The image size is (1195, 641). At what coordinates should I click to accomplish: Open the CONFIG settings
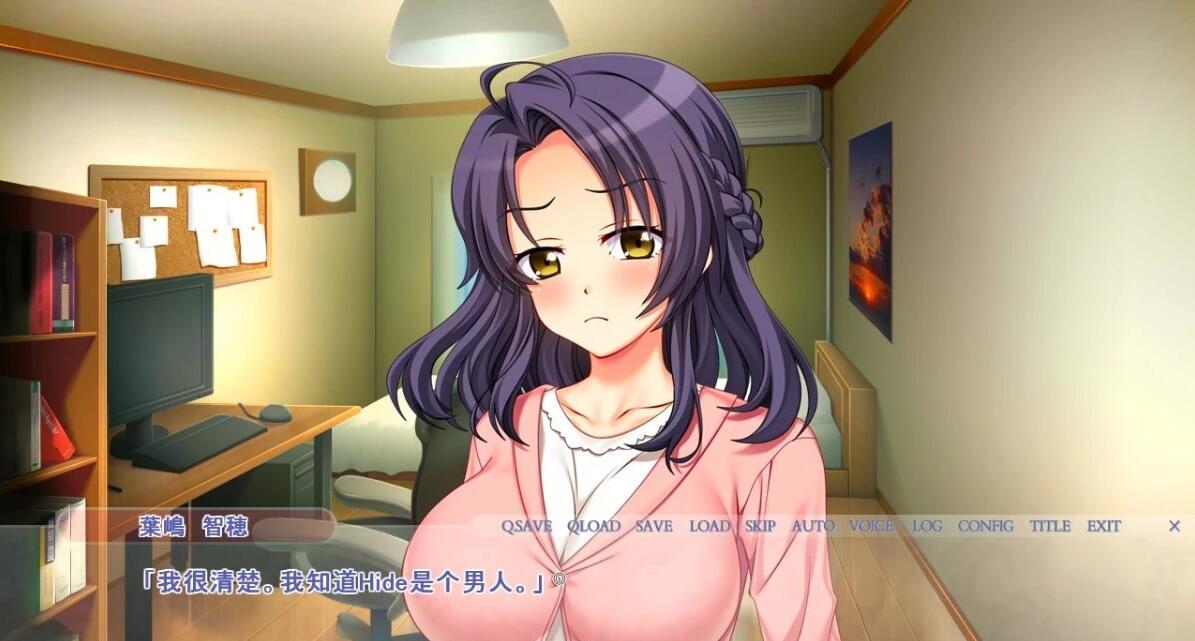click(985, 526)
